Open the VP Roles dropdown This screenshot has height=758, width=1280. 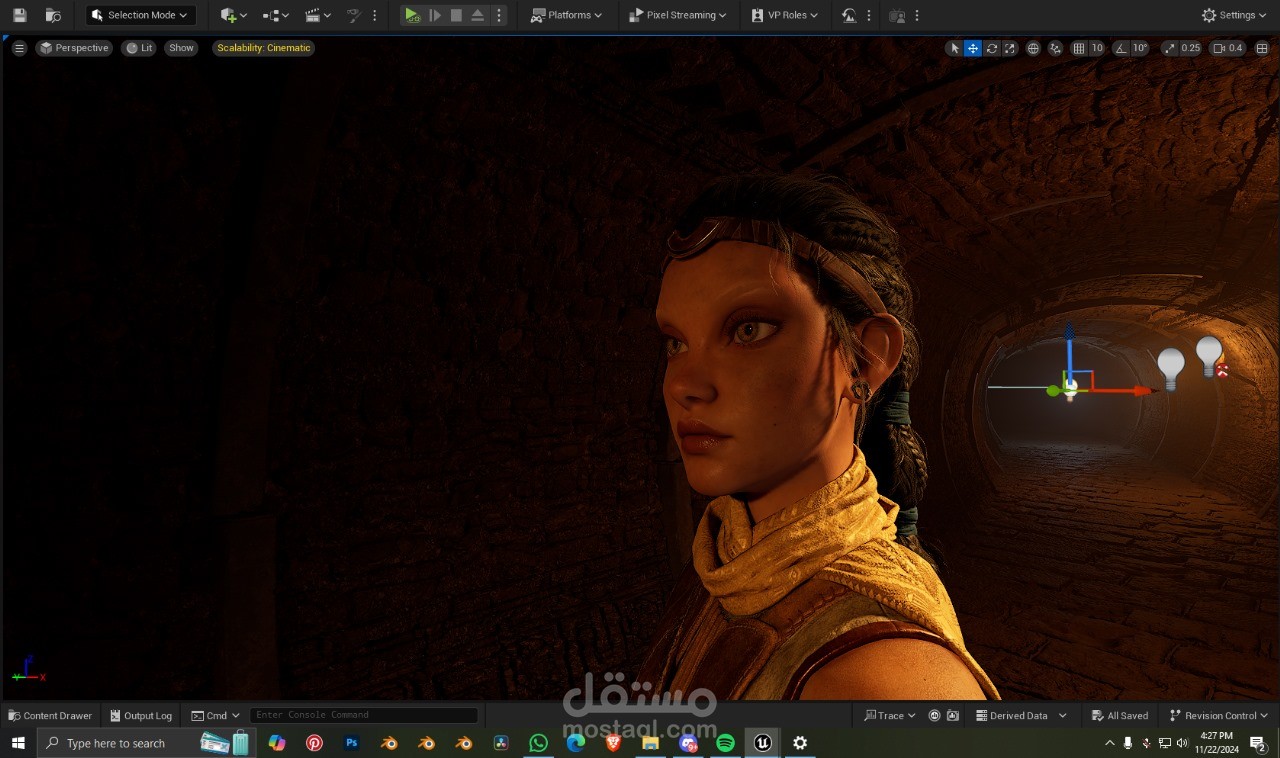point(784,15)
